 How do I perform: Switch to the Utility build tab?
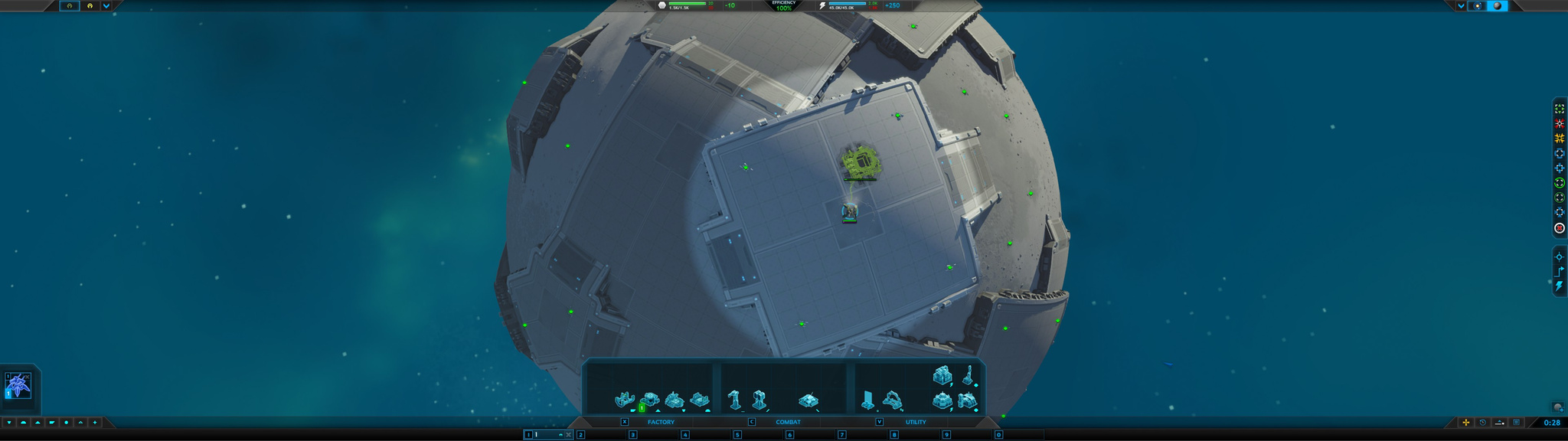[915, 422]
